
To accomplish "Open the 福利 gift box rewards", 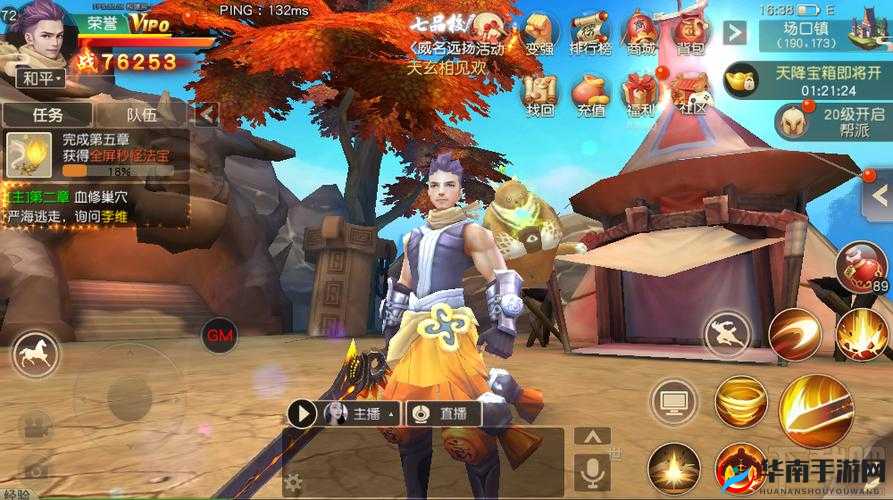I will point(639,95).
